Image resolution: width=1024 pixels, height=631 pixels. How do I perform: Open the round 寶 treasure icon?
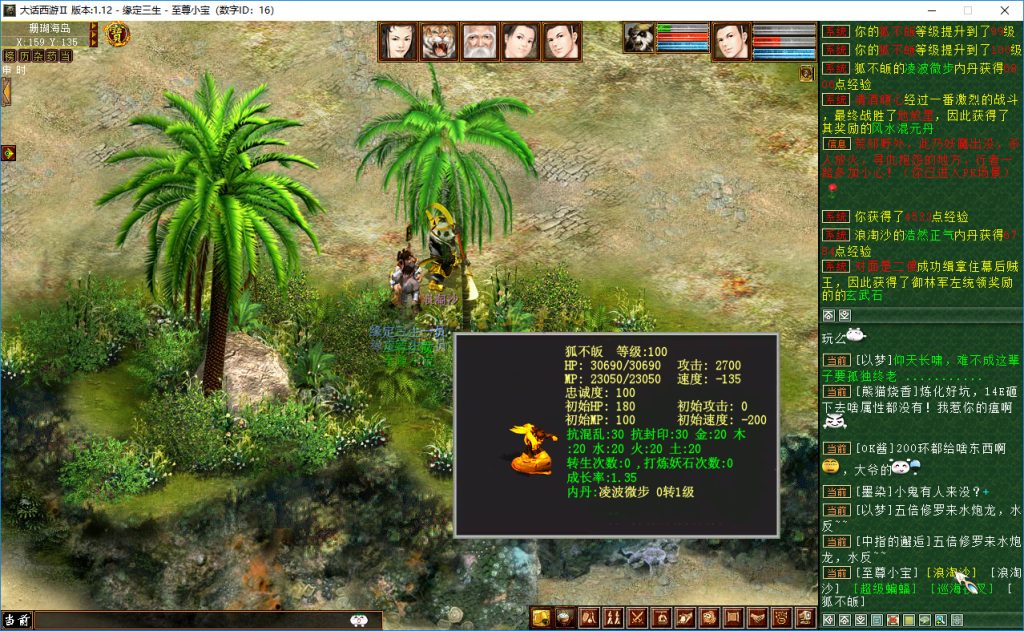[117, 35]
